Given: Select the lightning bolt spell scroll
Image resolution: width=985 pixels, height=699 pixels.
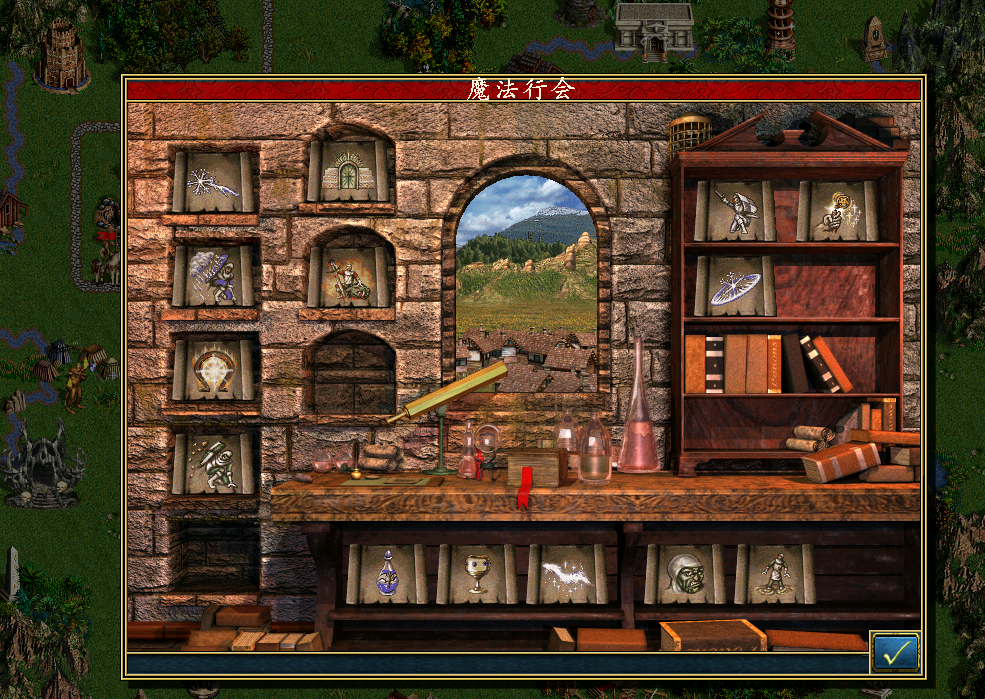Looking at the screenshot, I should tap(213, 181).
